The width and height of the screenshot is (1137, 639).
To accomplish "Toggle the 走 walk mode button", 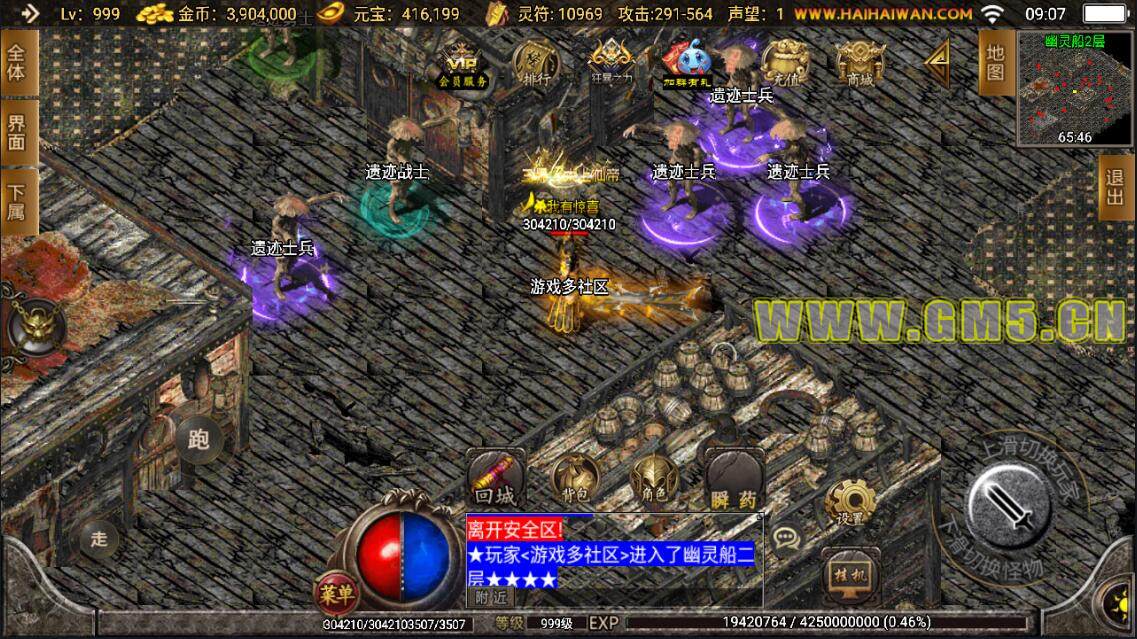I will [99, 539].
